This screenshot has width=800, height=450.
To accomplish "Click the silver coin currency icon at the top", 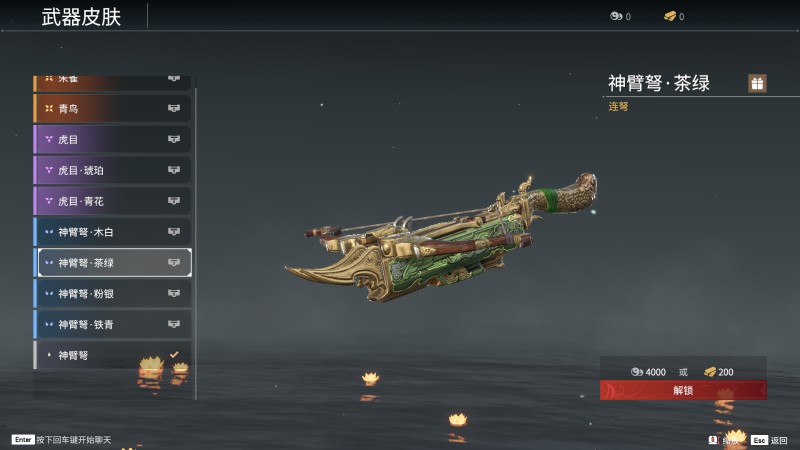I will coord(616,16).
